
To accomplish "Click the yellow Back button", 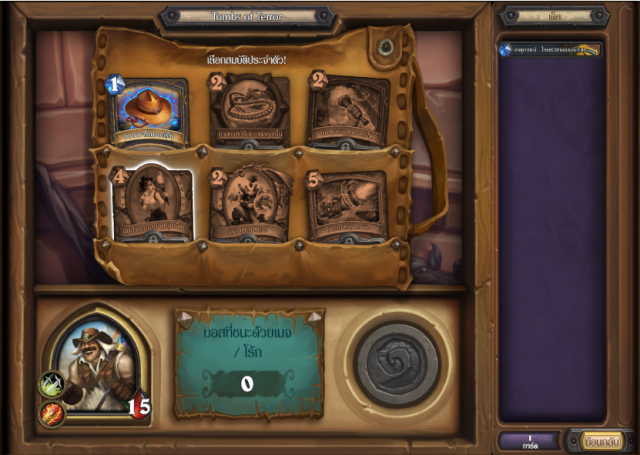I will tap(602, 439).
